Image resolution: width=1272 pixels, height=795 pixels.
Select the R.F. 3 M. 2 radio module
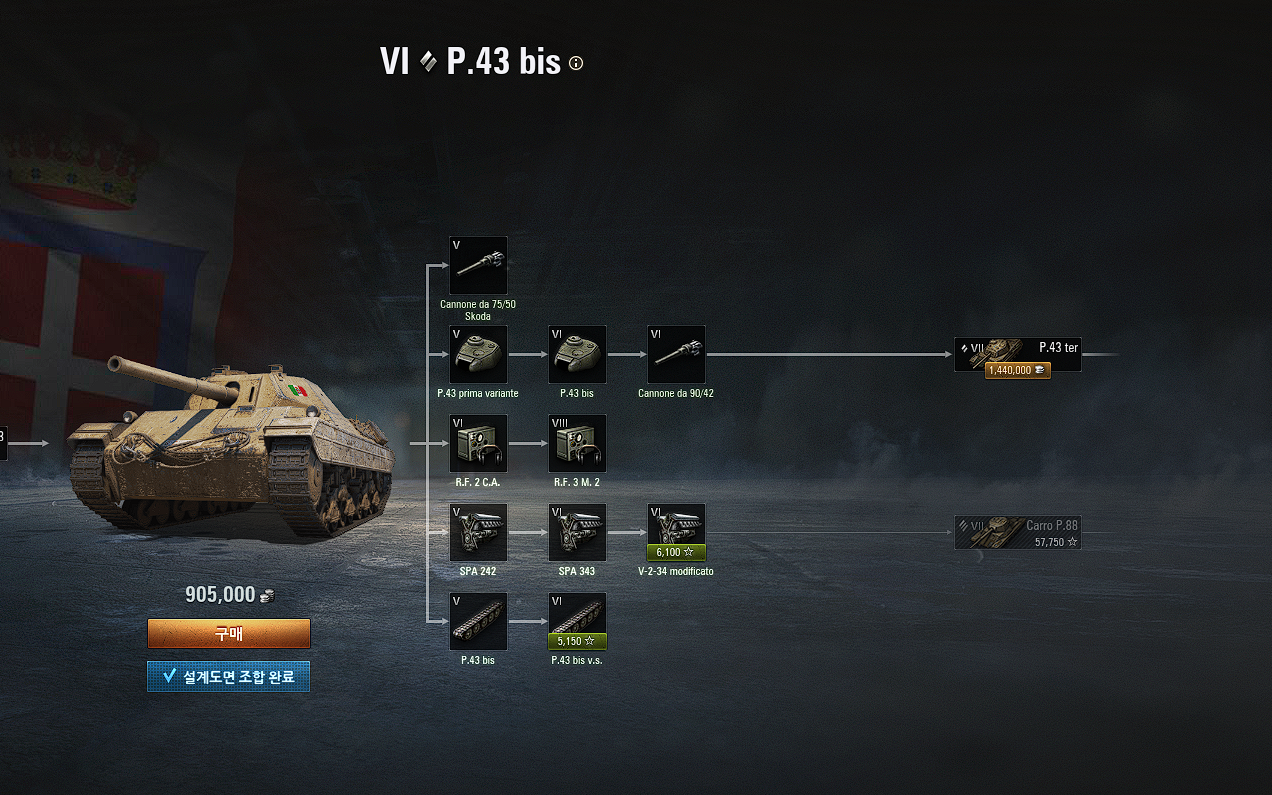[577, 443]
